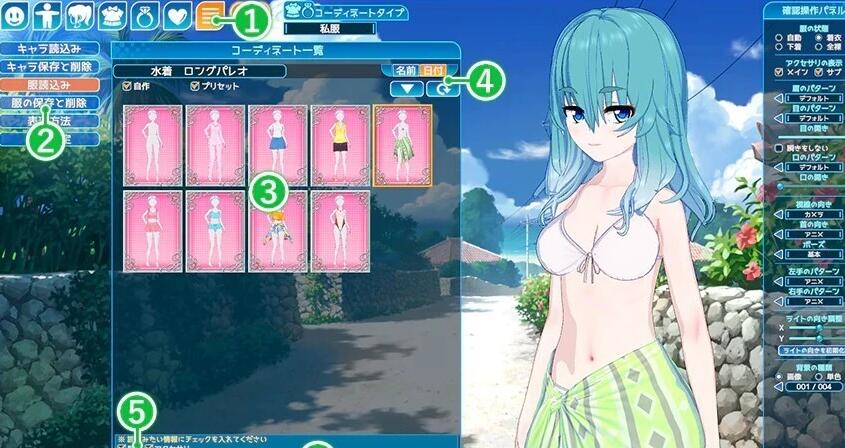Select the yellow tank top outfit card
This screenshot has height=448, width=845.
point(340,145)
